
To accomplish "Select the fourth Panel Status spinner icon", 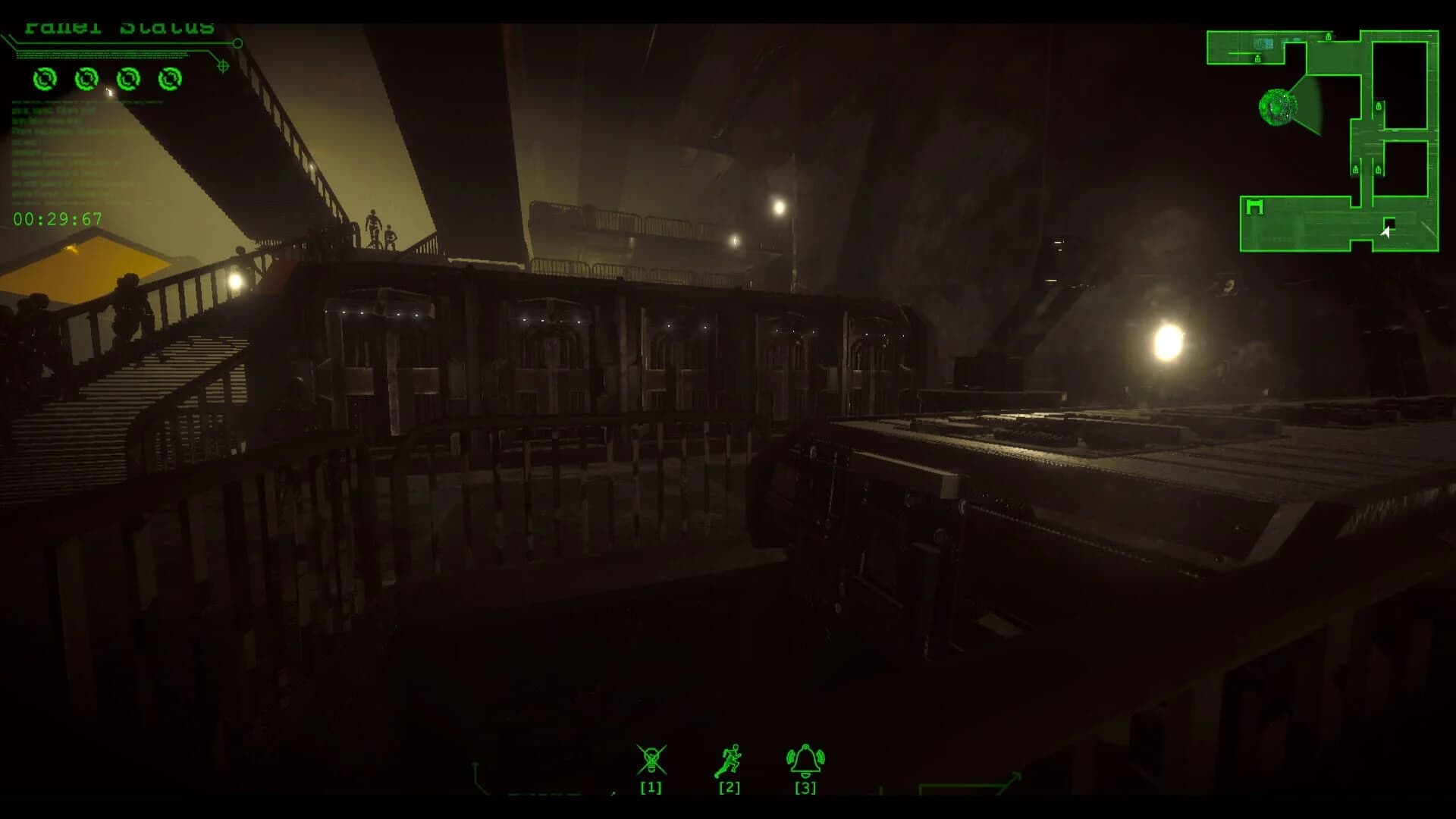I will coord(171,80).
